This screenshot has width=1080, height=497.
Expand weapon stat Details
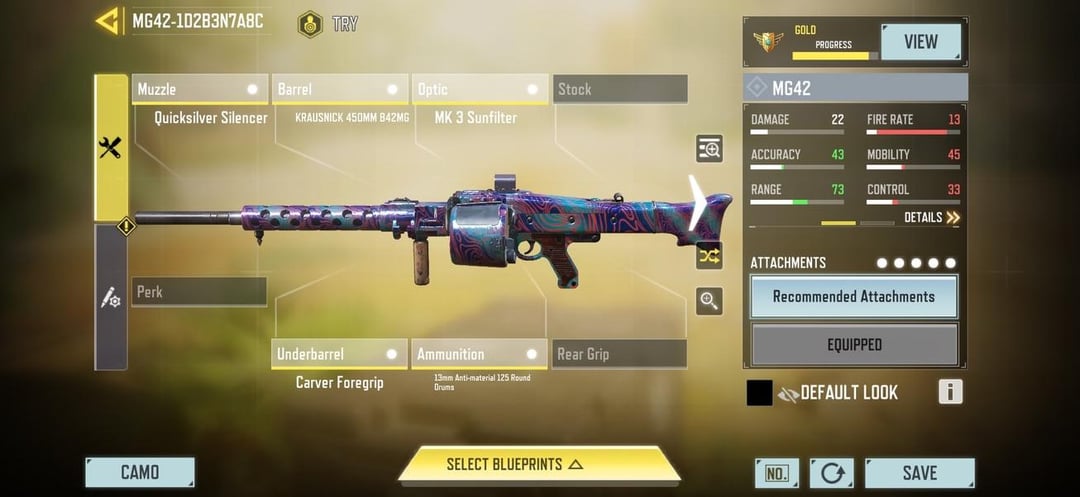click(x=931, y=217)
